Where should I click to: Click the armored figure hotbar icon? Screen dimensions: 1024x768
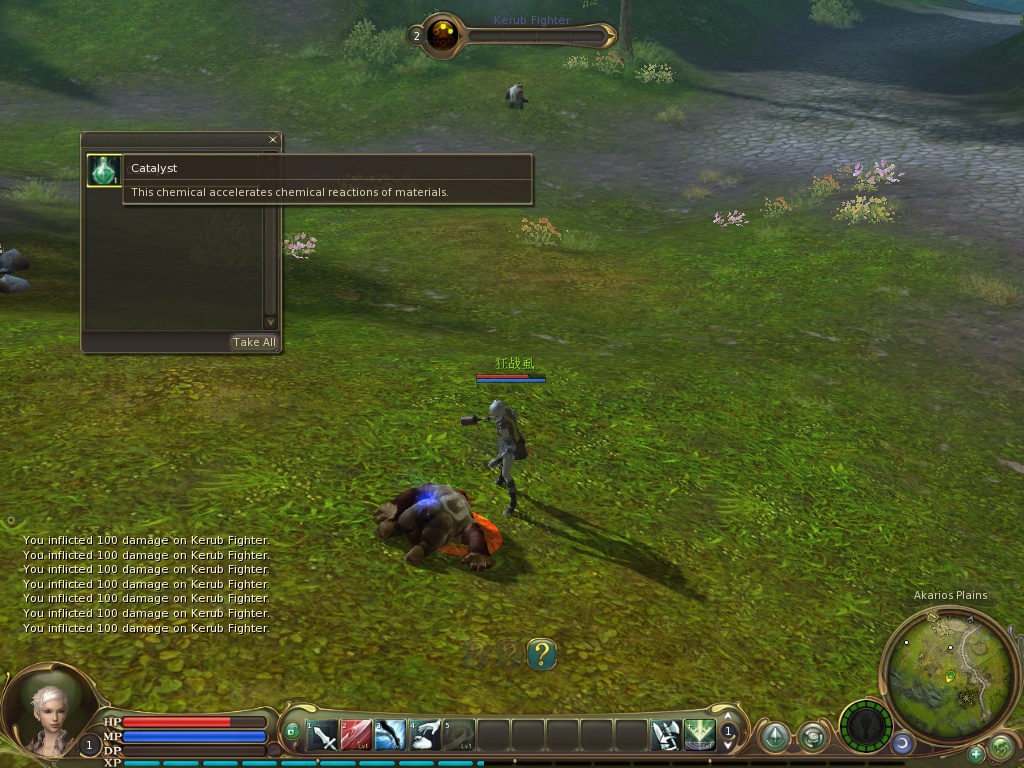point(666,736)
